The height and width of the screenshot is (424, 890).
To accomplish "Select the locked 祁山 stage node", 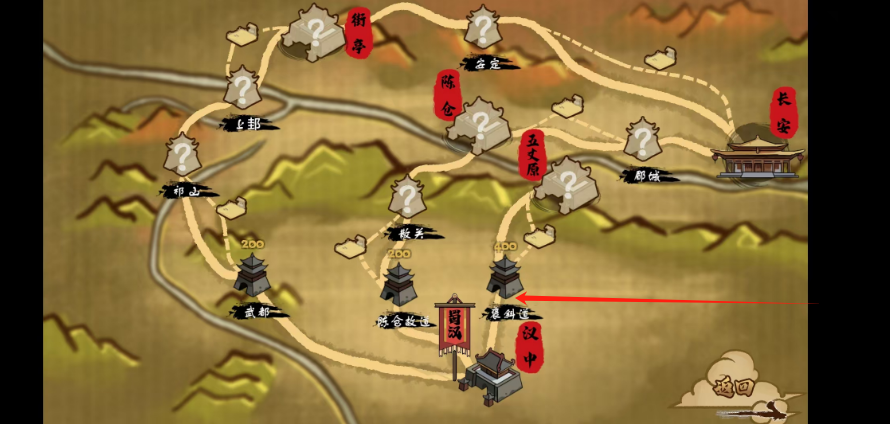I will click(x=182, y=157).
